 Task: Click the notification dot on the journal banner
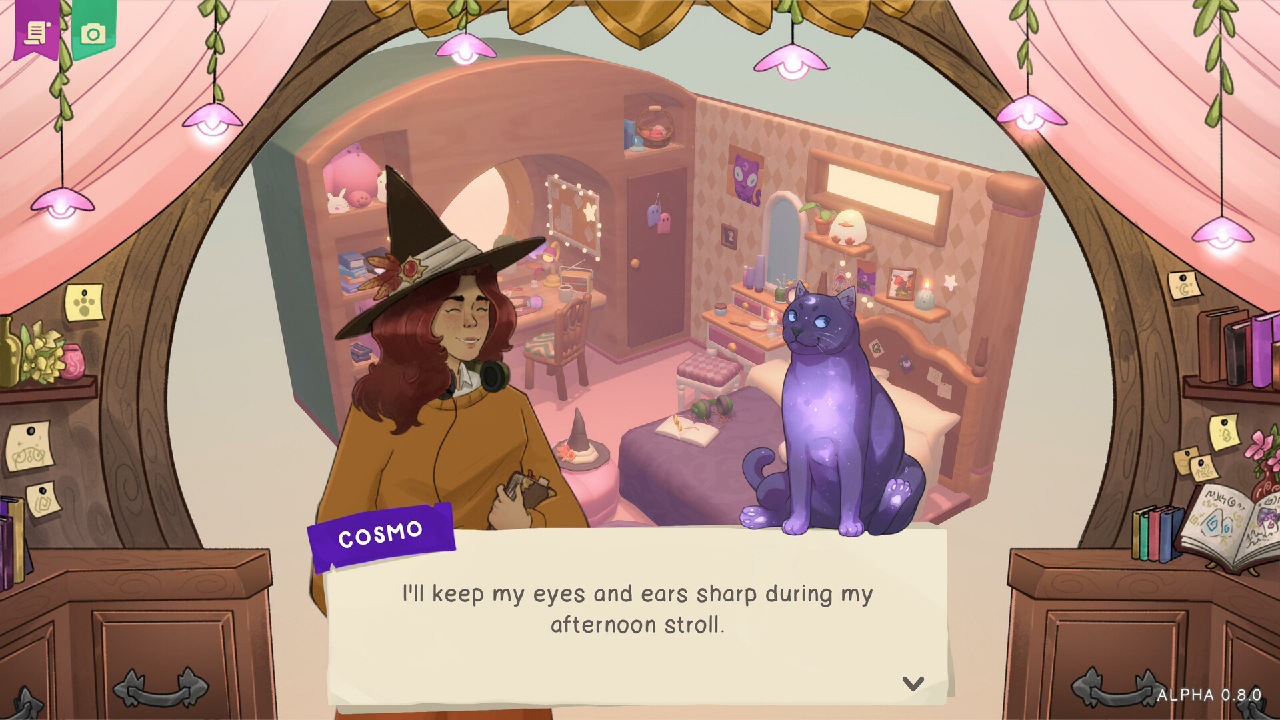tap(48, 24)
